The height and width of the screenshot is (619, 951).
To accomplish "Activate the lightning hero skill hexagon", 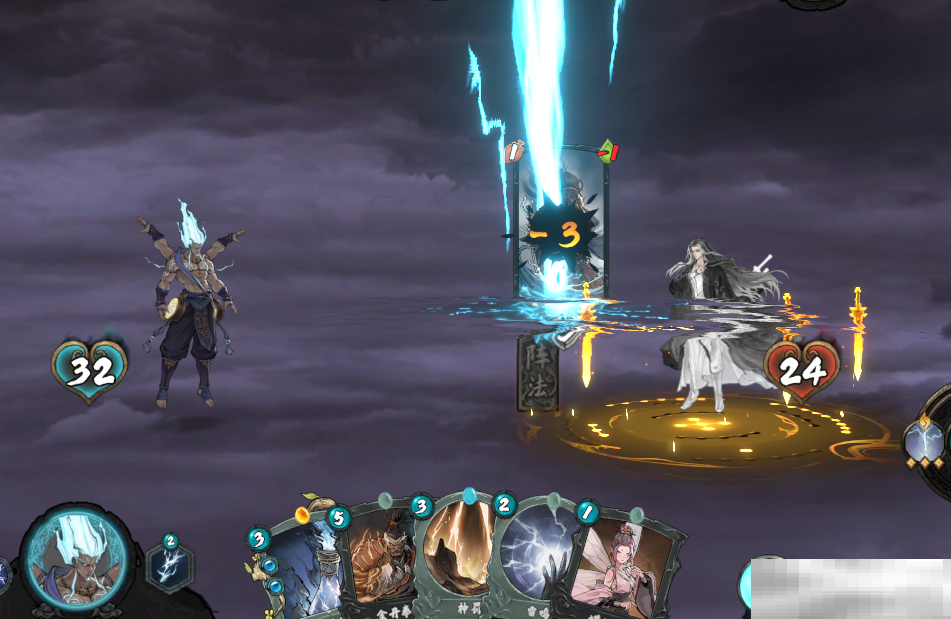I will [169, 567].
